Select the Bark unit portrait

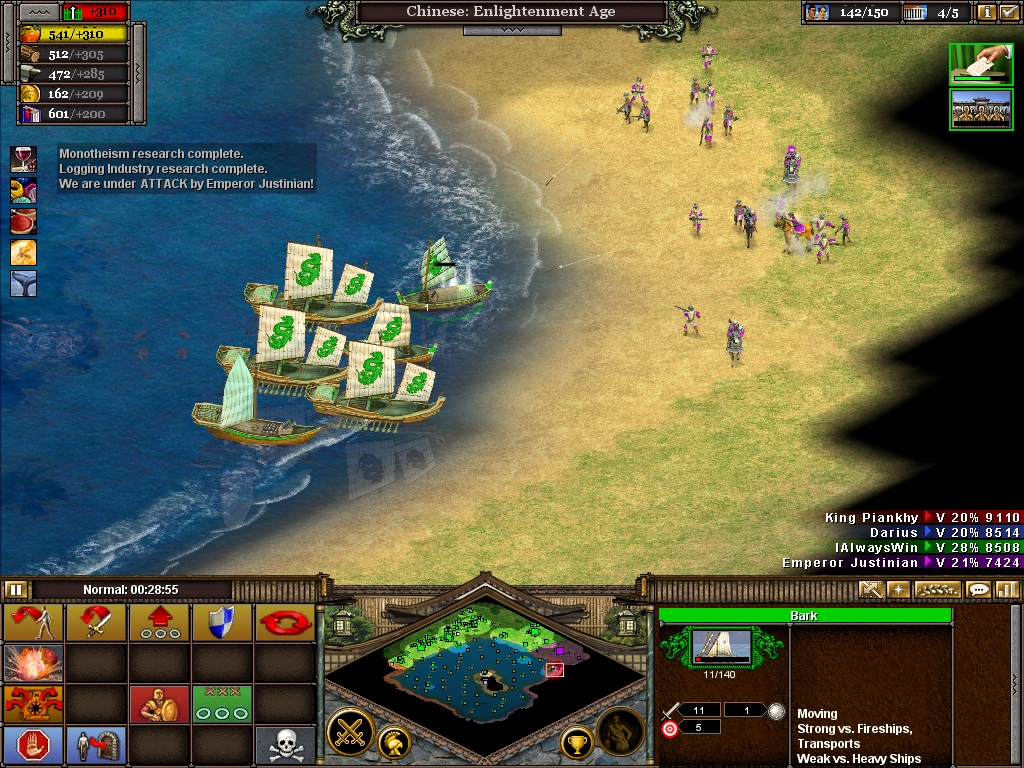pos(722,647)
